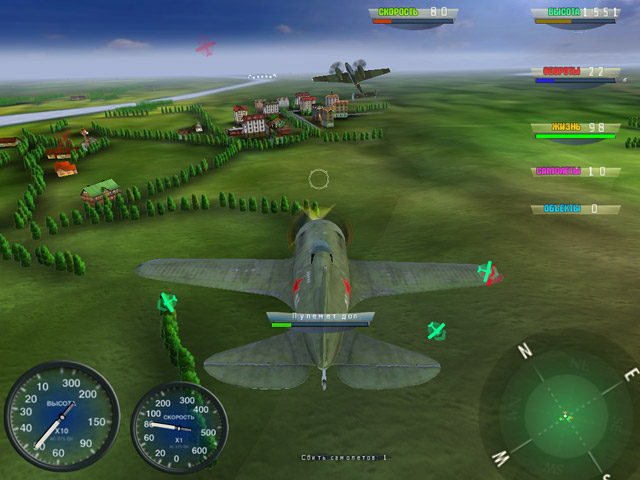Select the "Пулемет" weapon indicator panel

pos(320,318)
